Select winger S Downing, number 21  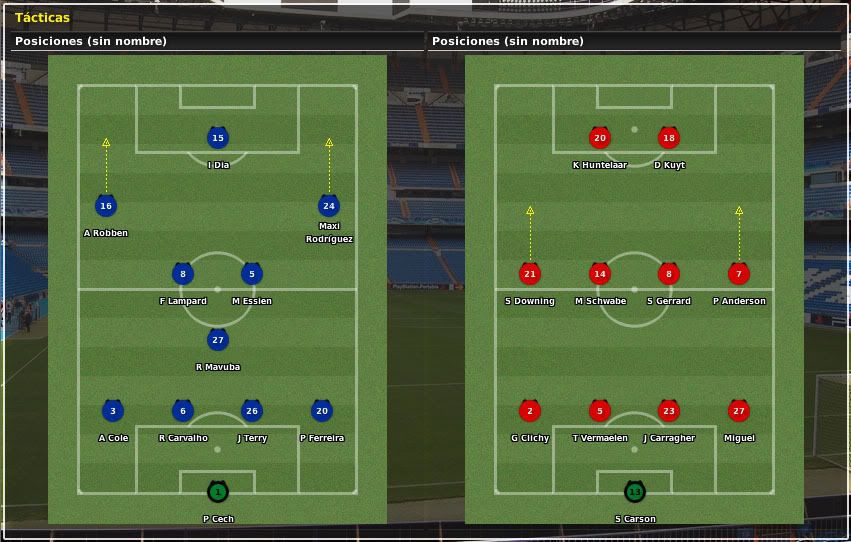[x=530, y=274]
